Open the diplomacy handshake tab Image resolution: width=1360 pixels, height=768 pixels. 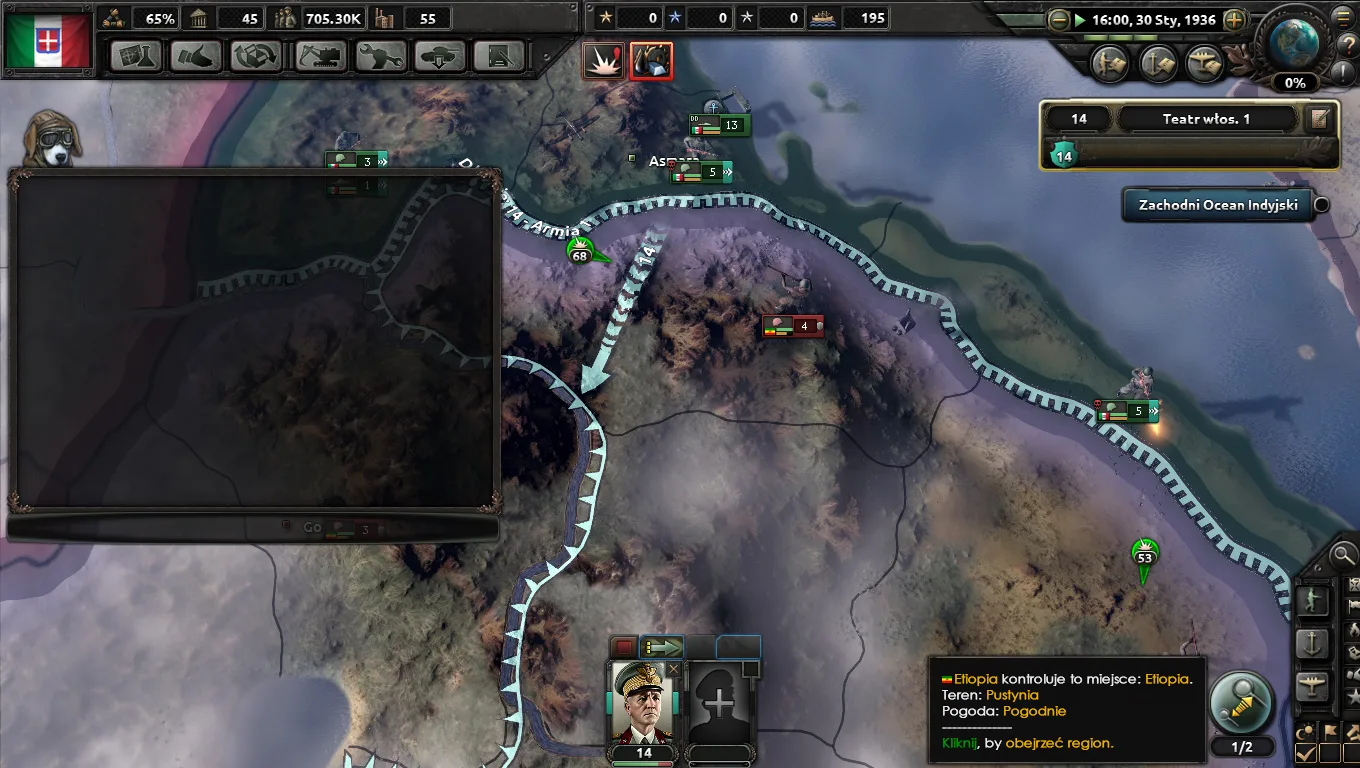pyautogui.click(x=196, y=56)
